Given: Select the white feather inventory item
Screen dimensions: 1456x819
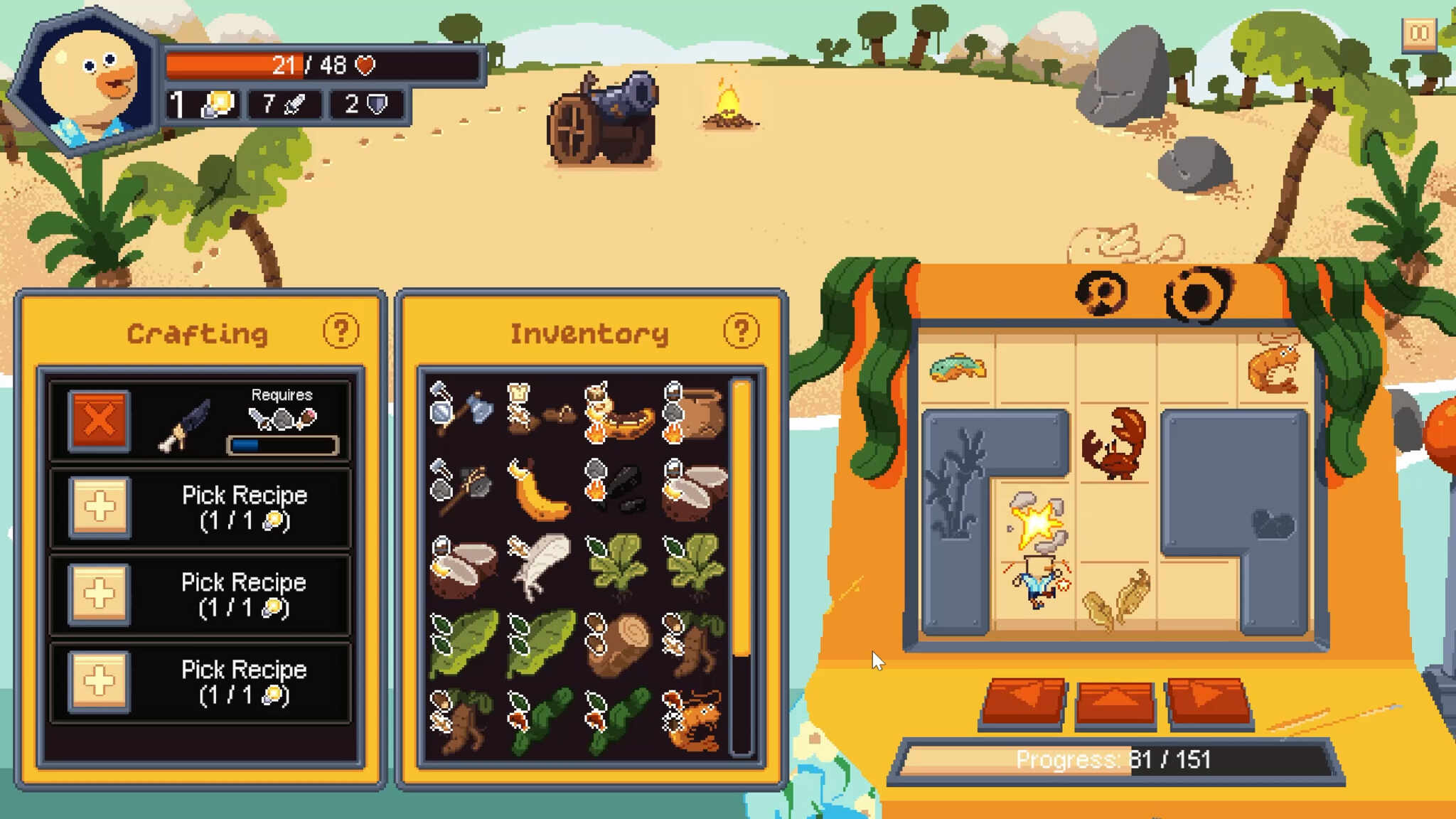Looking at the screenshot, I should [x=540, y=567].
